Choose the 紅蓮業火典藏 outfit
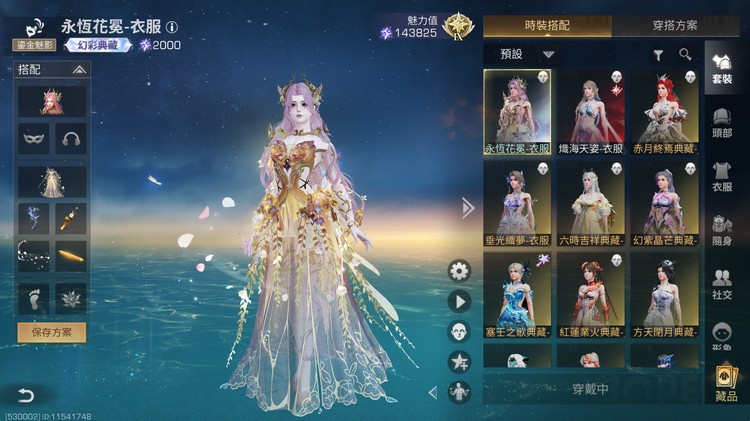Screen dimensions: 750x421 pyautogui.click(x=591, y=295)
